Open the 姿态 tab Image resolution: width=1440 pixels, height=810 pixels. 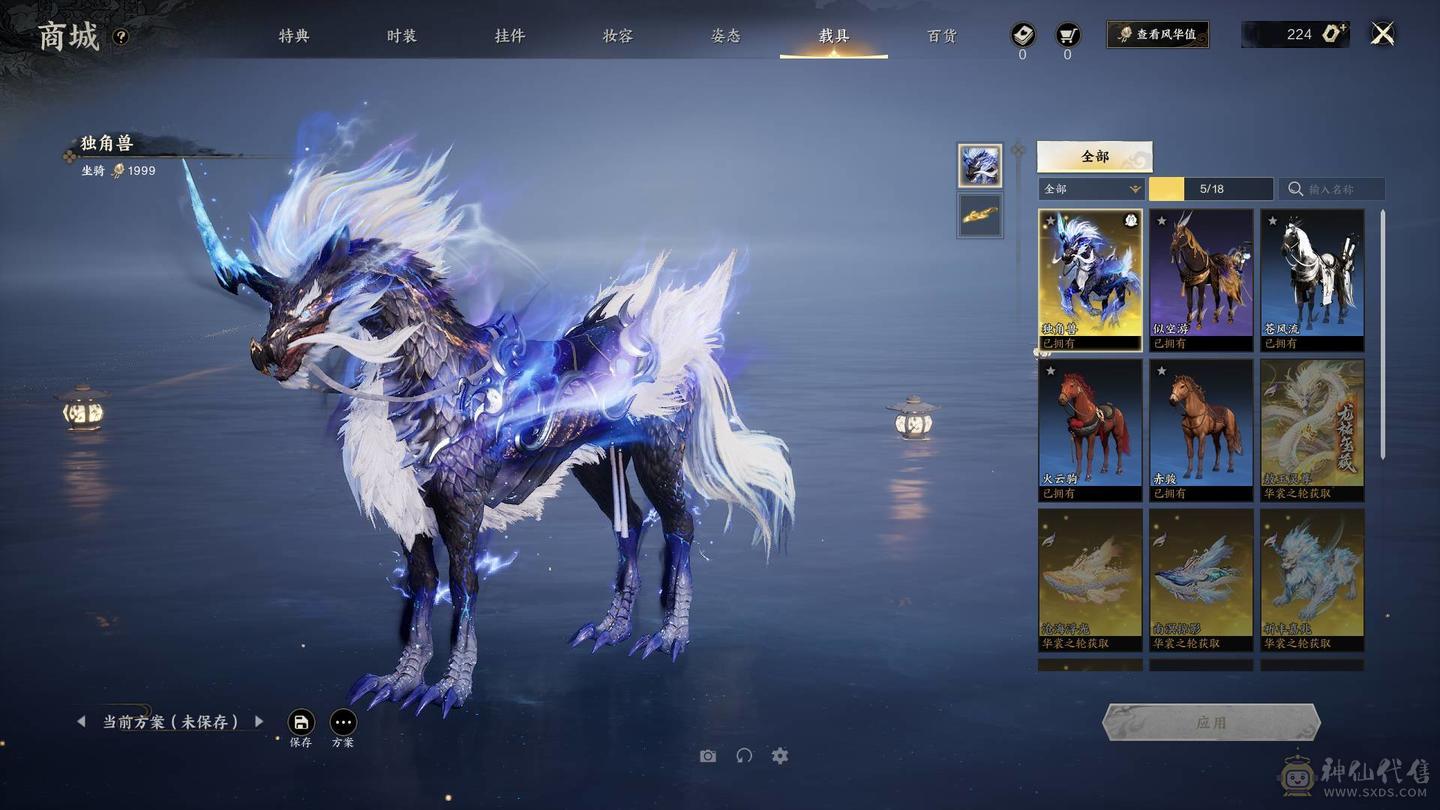click(x=726, y=36)
